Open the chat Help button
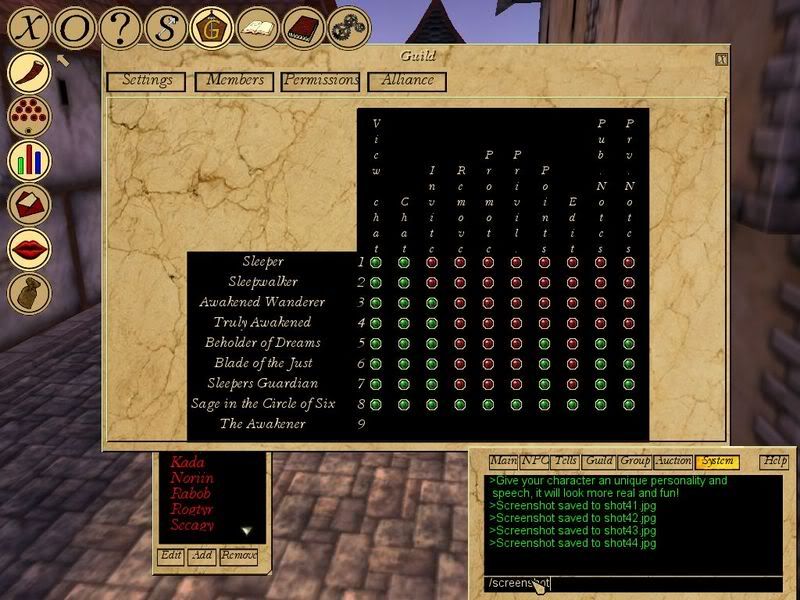This screenshot has width=800, height=600. [x=774, y=462]
